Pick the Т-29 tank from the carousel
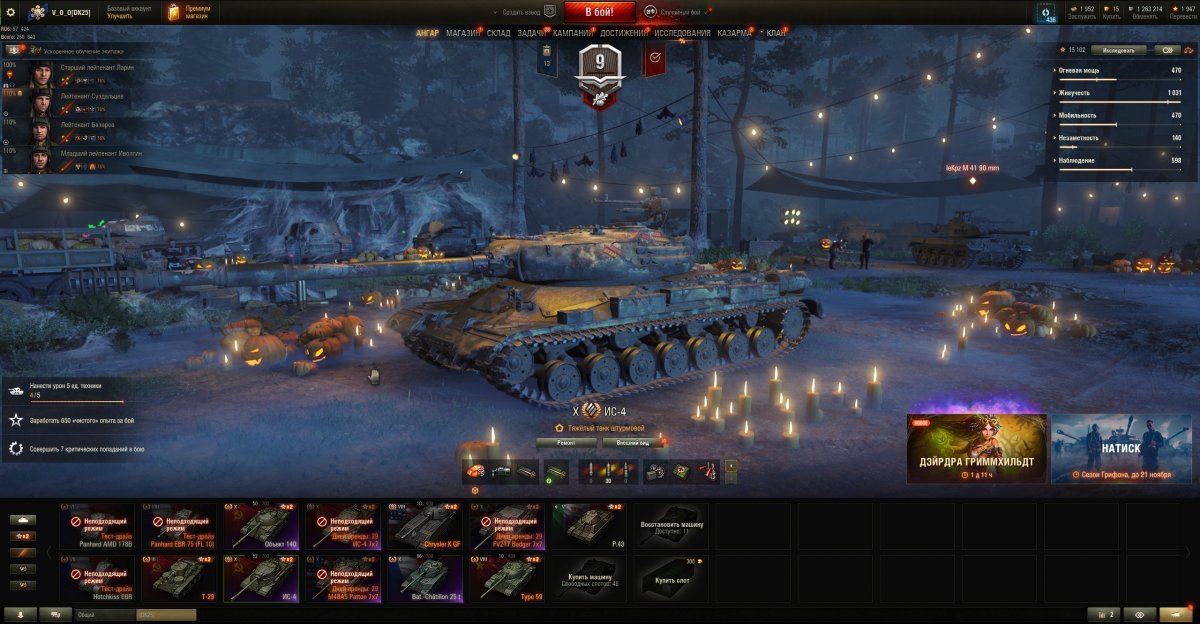The height and width of the screenshot is (624, 1200). pyautogui.click(x=179, y=579)
